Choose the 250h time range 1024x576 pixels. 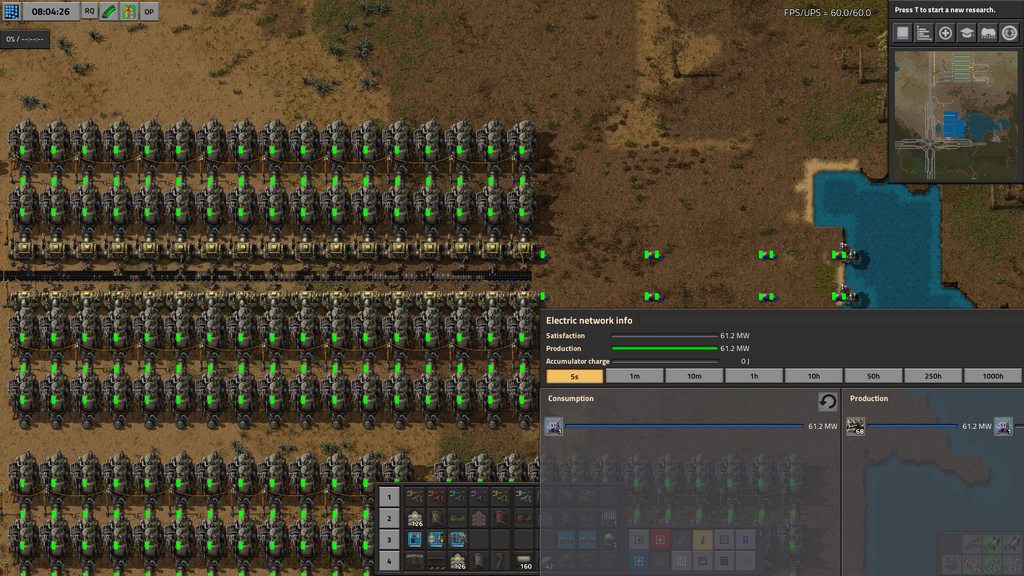pyautogui.click(x=933, y=376)
